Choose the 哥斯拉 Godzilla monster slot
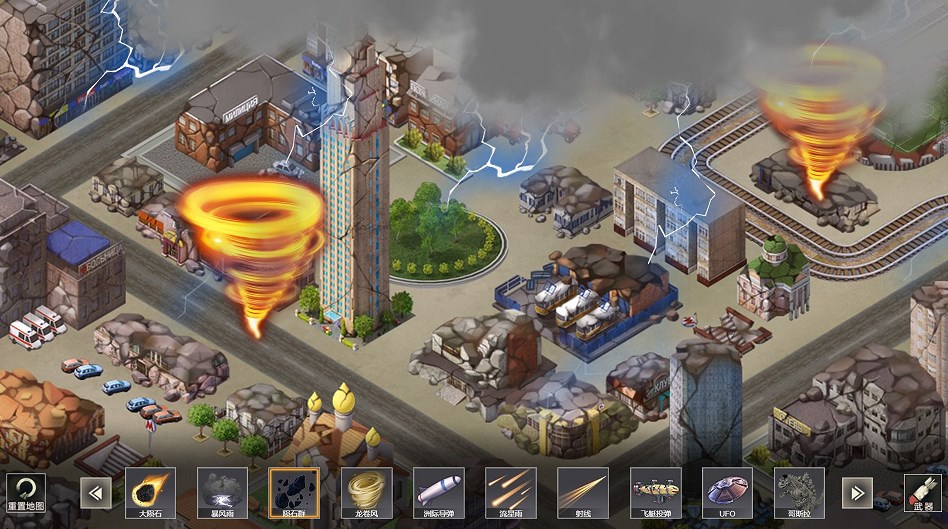Image resolution: width=948 pixels, height=529 pixels. coord(799,492)
